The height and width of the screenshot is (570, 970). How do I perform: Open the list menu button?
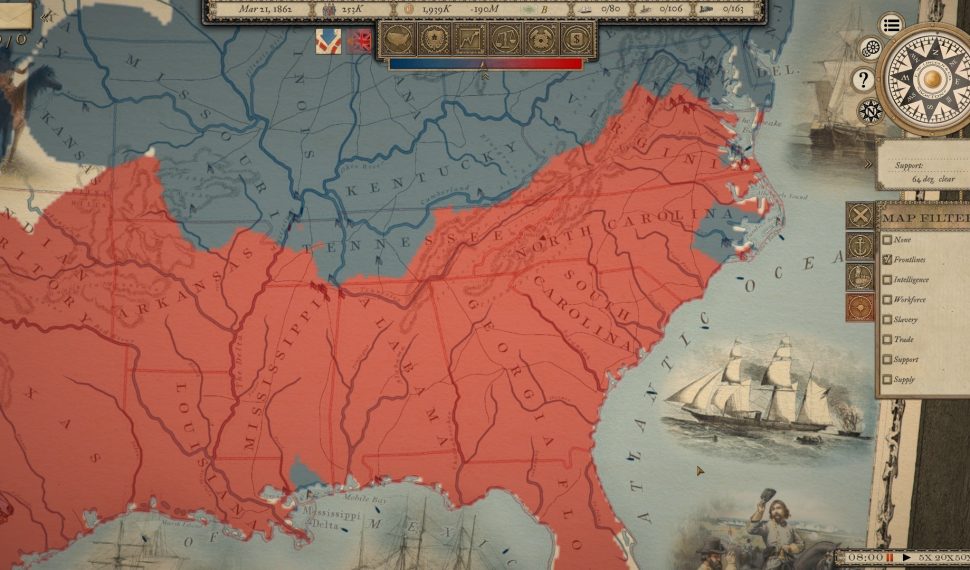point(891,25)
